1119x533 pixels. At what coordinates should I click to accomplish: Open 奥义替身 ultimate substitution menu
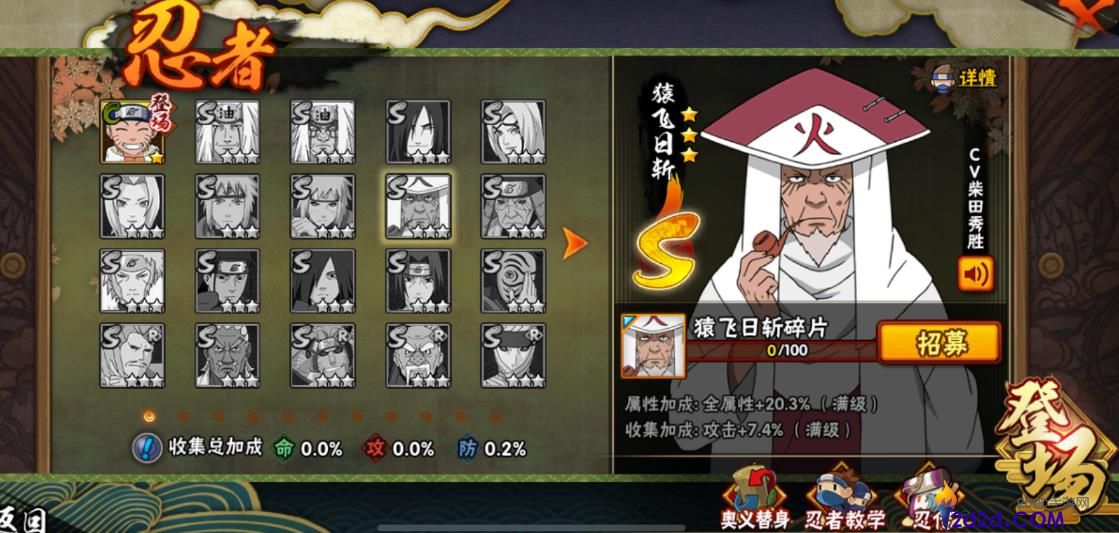(x=755, y=498)
